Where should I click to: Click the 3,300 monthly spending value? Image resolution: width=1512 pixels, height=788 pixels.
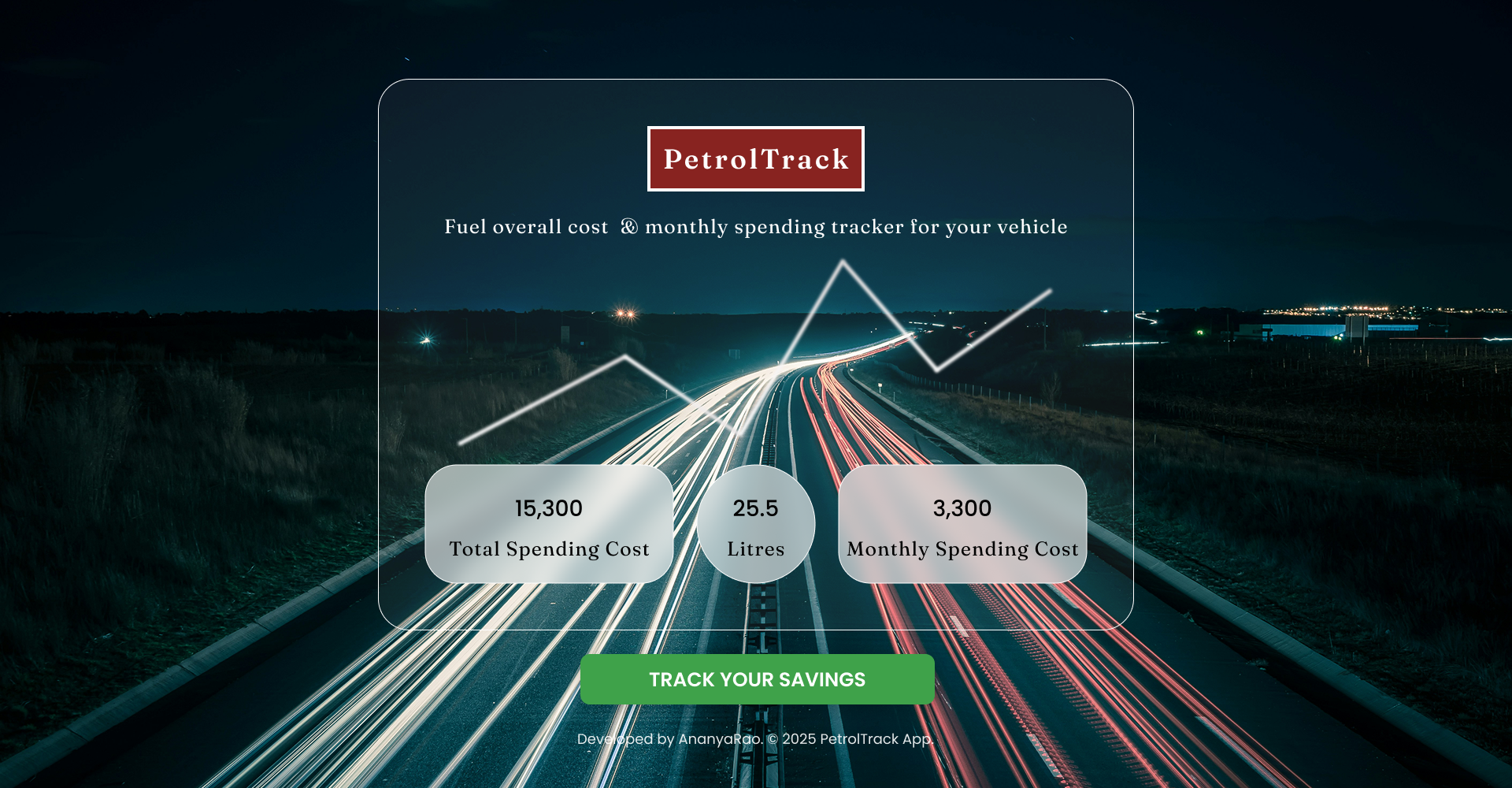pos(962,508)
